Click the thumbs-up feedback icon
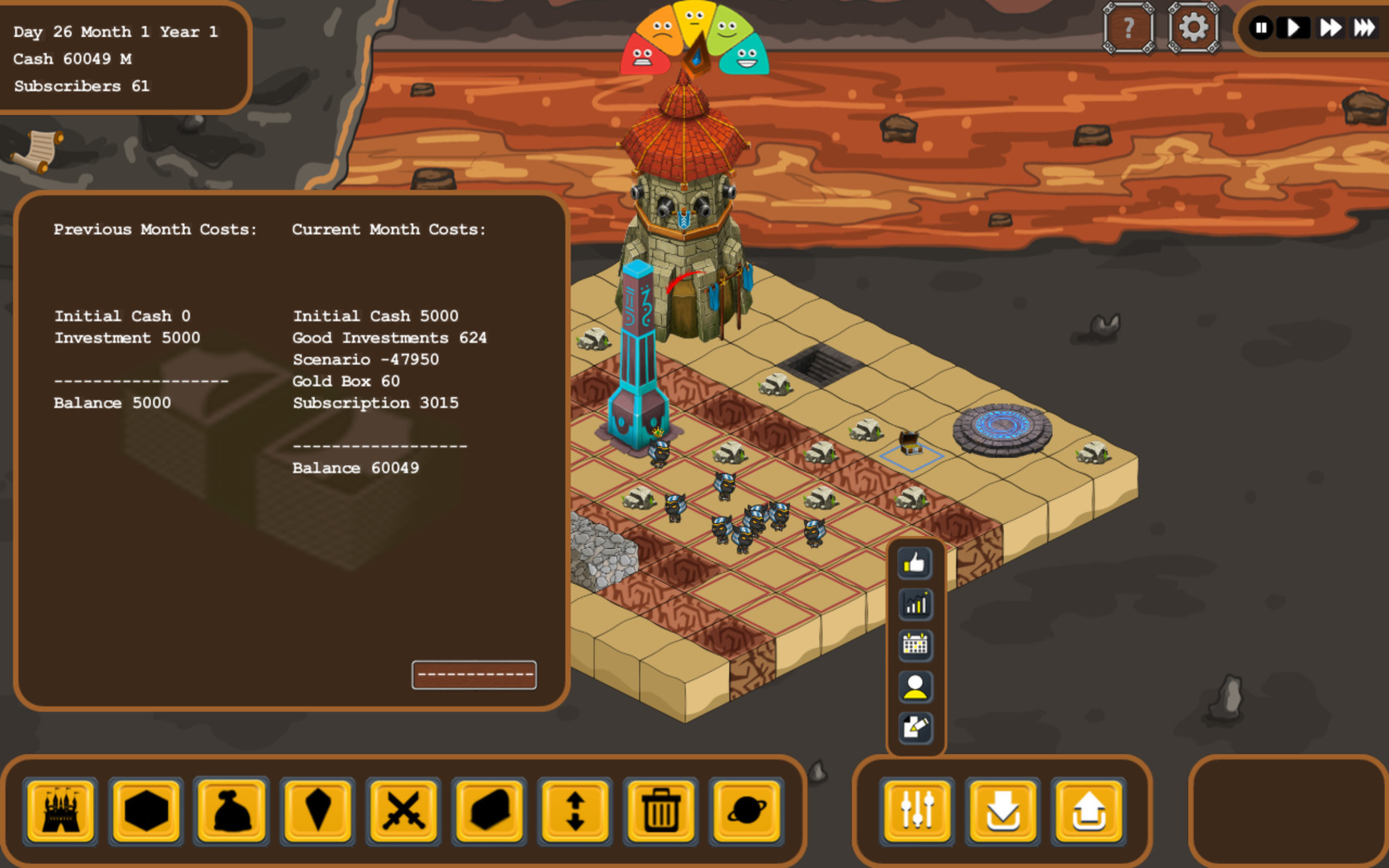This screenshot has width=1389, height=868. 915,563
